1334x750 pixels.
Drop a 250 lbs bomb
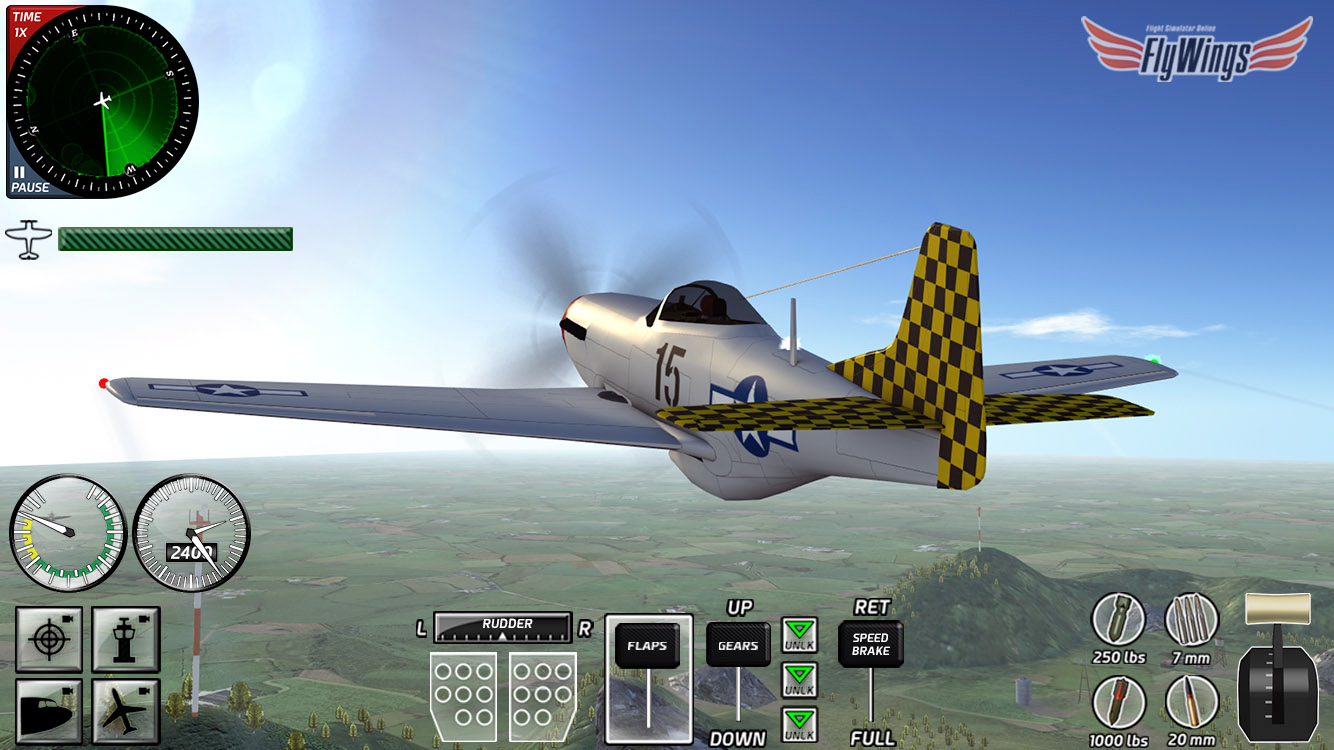pos(1118,619)
